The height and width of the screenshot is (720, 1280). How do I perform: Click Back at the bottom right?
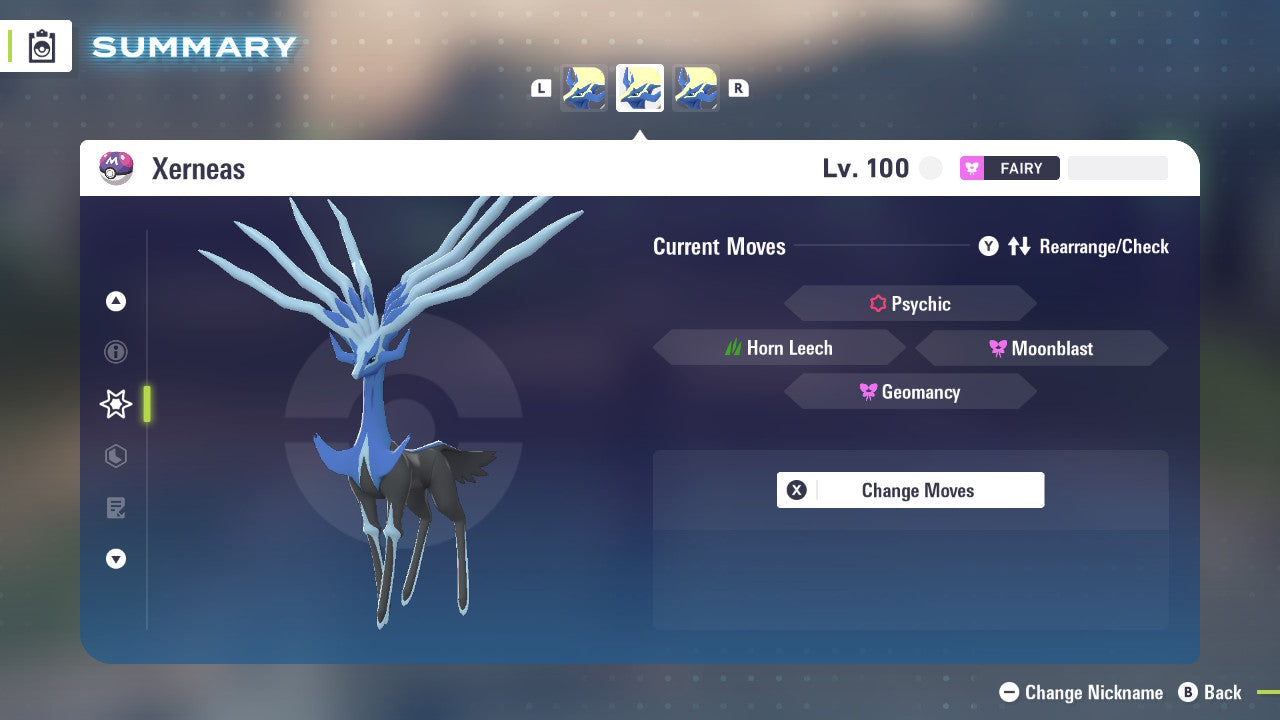click(x=1212, y=692)
